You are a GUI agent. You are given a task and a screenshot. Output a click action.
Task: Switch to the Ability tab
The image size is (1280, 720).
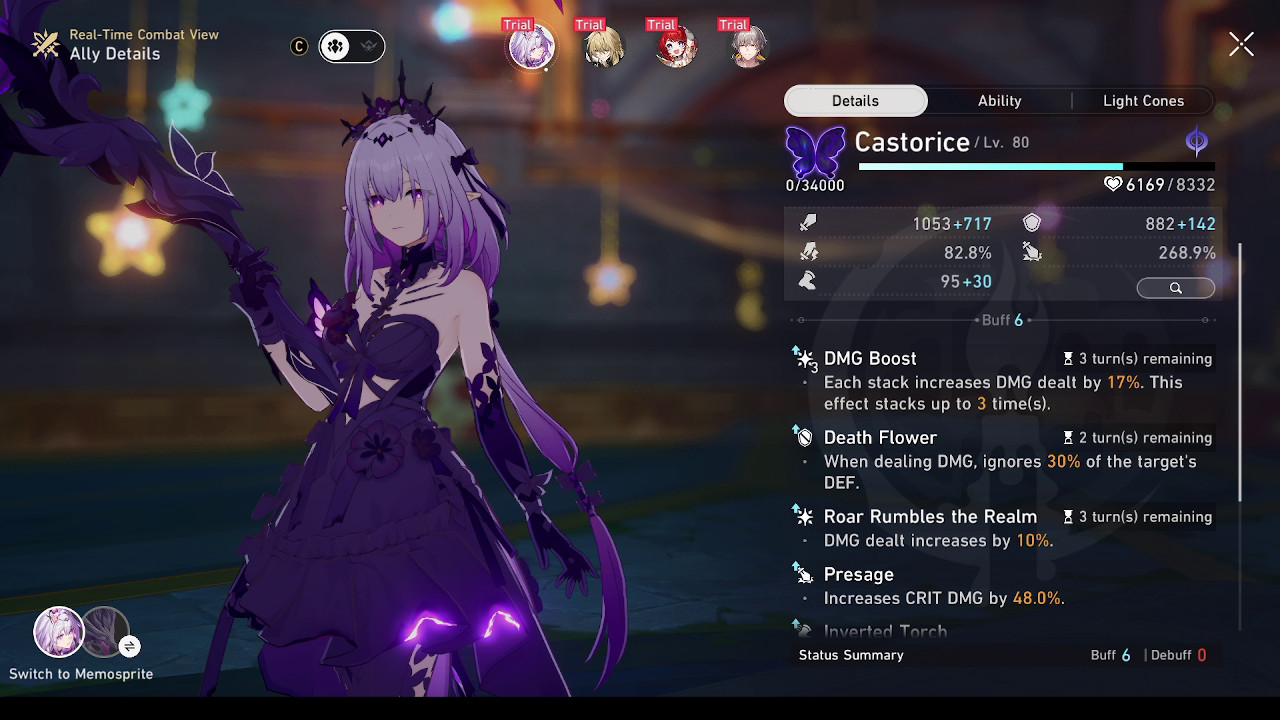click(999, 100)
